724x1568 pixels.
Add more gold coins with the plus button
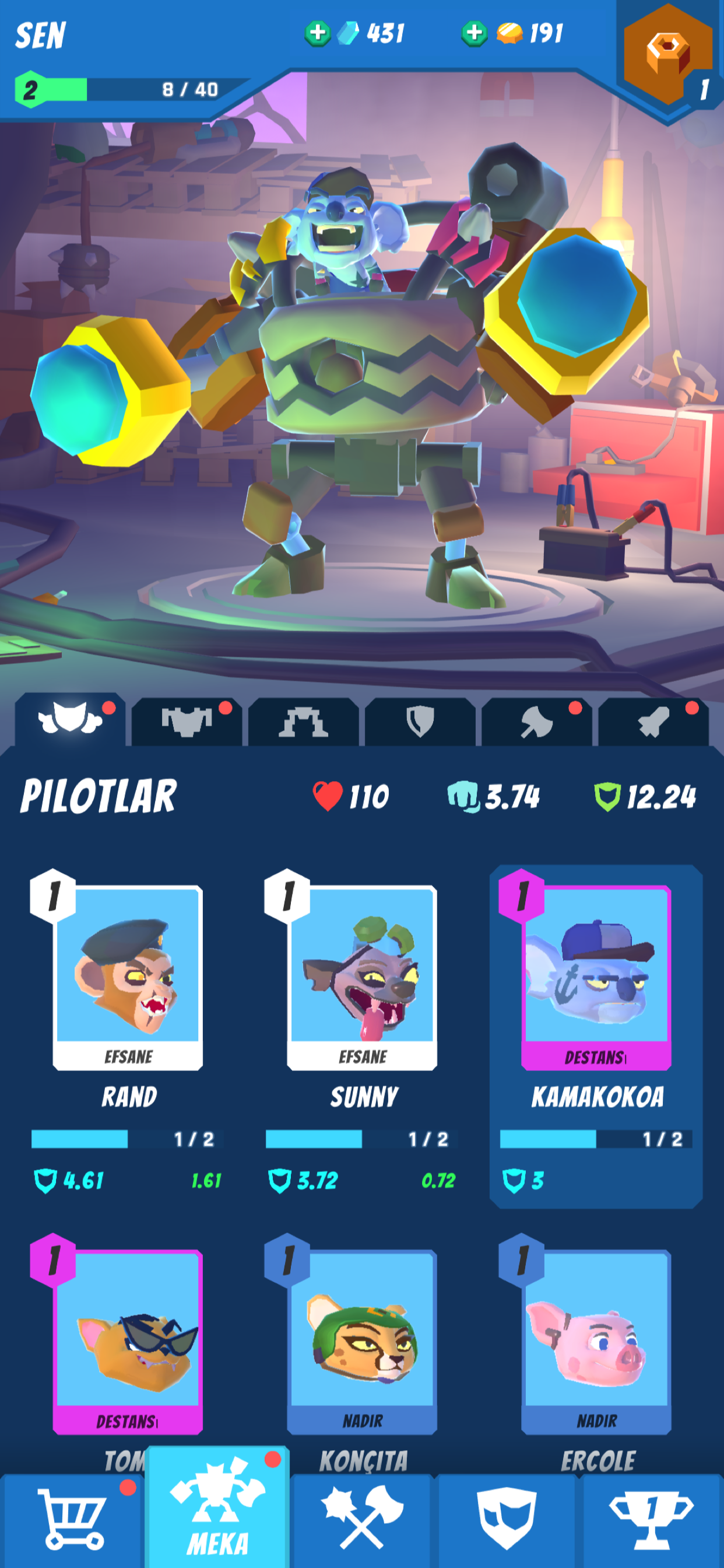(474, 33)
